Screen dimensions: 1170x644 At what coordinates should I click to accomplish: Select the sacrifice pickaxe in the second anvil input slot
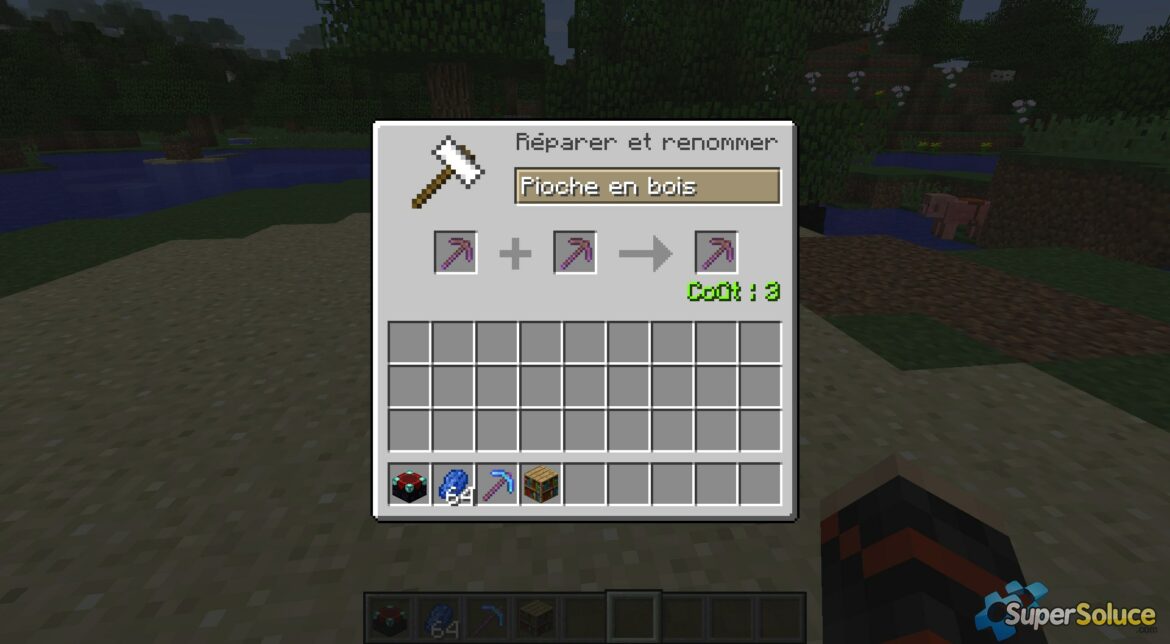575,252
